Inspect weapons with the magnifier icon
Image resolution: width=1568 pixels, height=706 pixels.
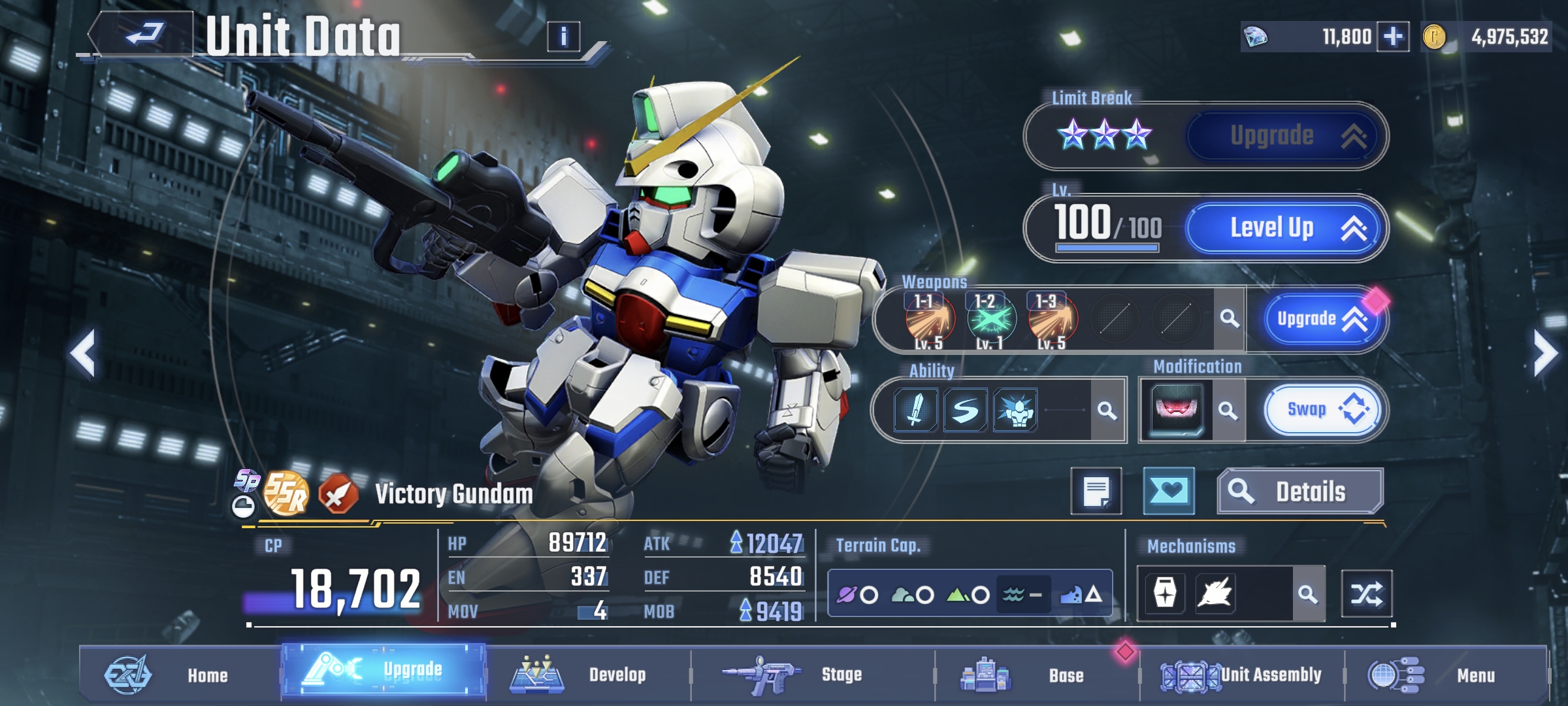[x=1230, y=319]
